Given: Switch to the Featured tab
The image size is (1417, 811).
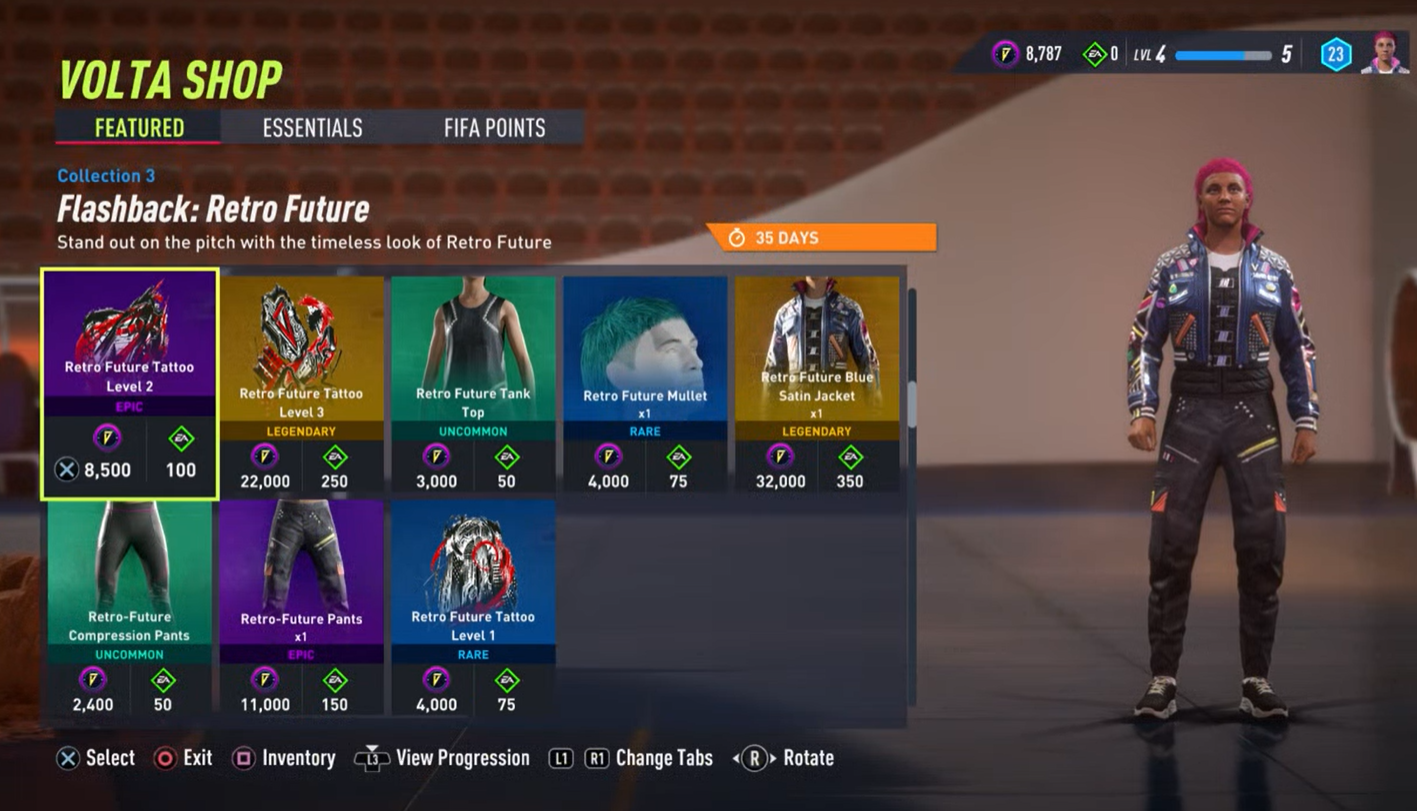Looking at the screenshot, I should pyautogui.click(x=136, y=128).
